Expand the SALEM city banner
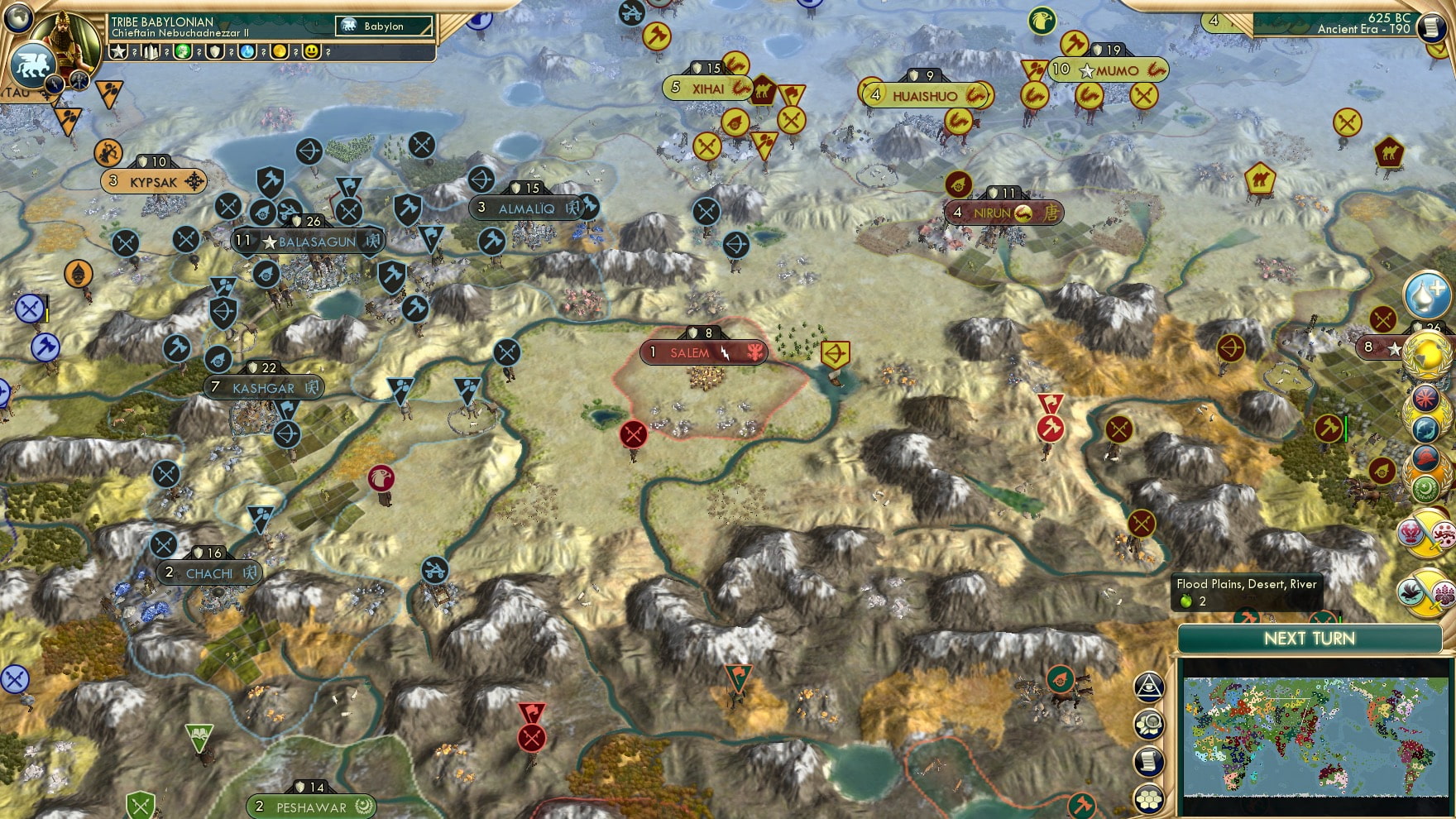 [703, 352]
